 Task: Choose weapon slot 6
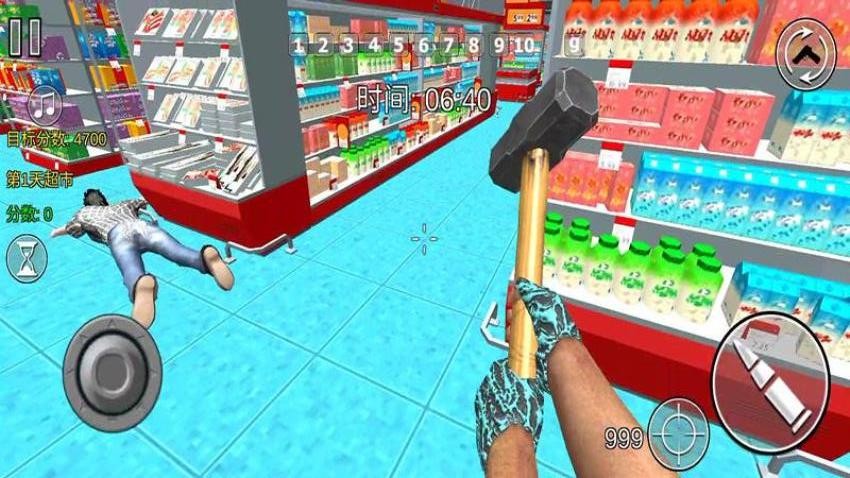pyautogui.click(x=424, y=45)
